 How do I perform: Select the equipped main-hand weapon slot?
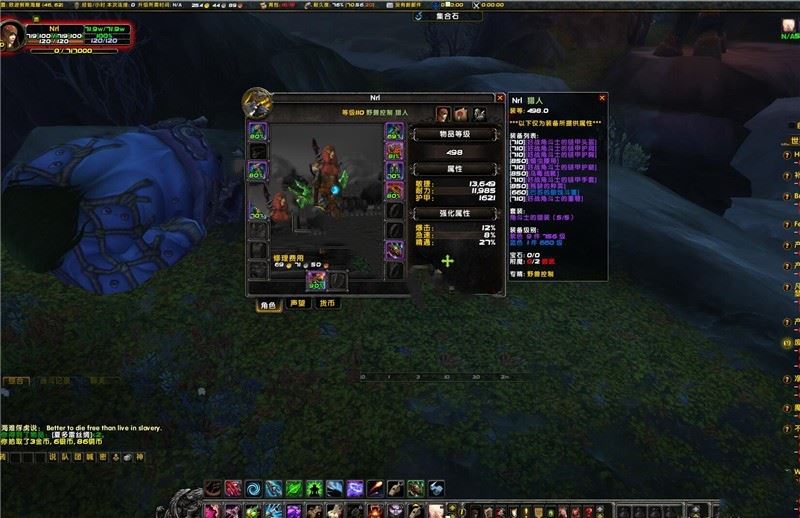tap(316, 281)
